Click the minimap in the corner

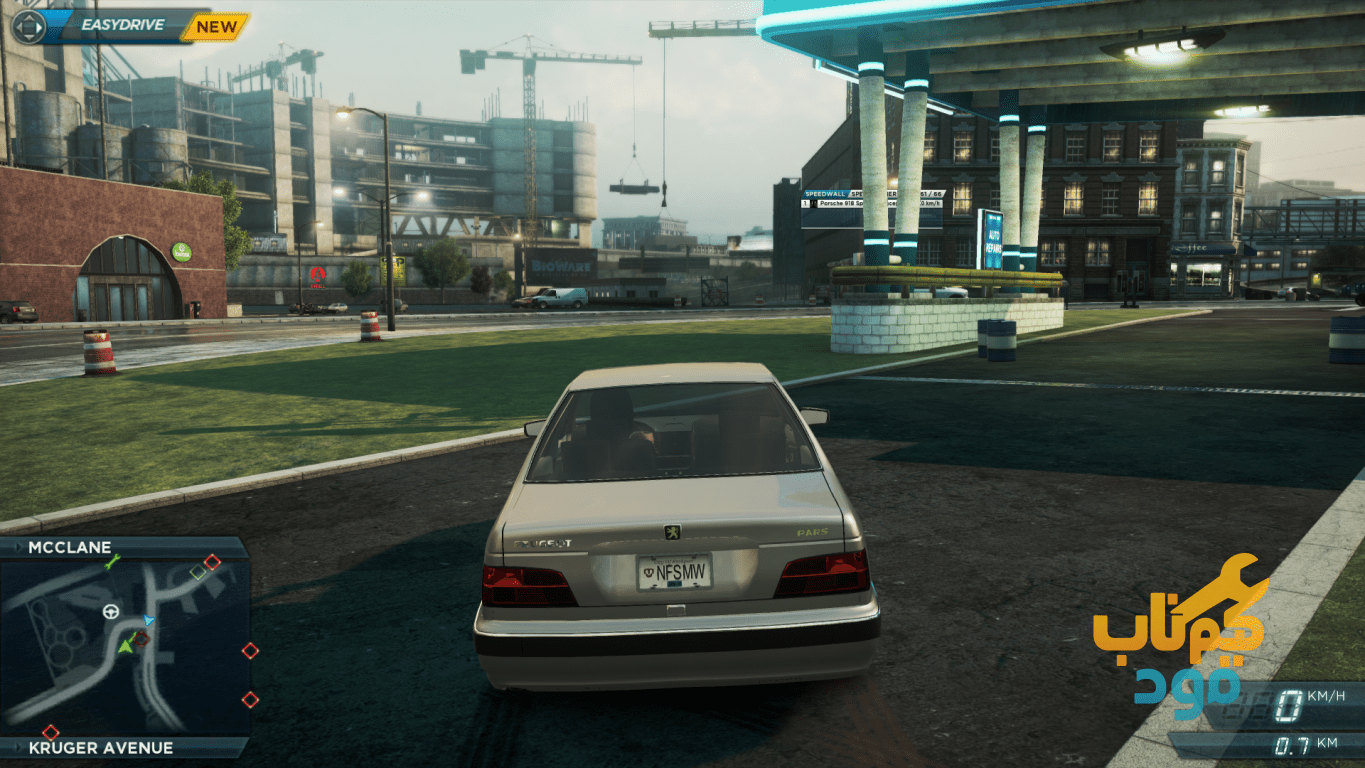[124, 646]
